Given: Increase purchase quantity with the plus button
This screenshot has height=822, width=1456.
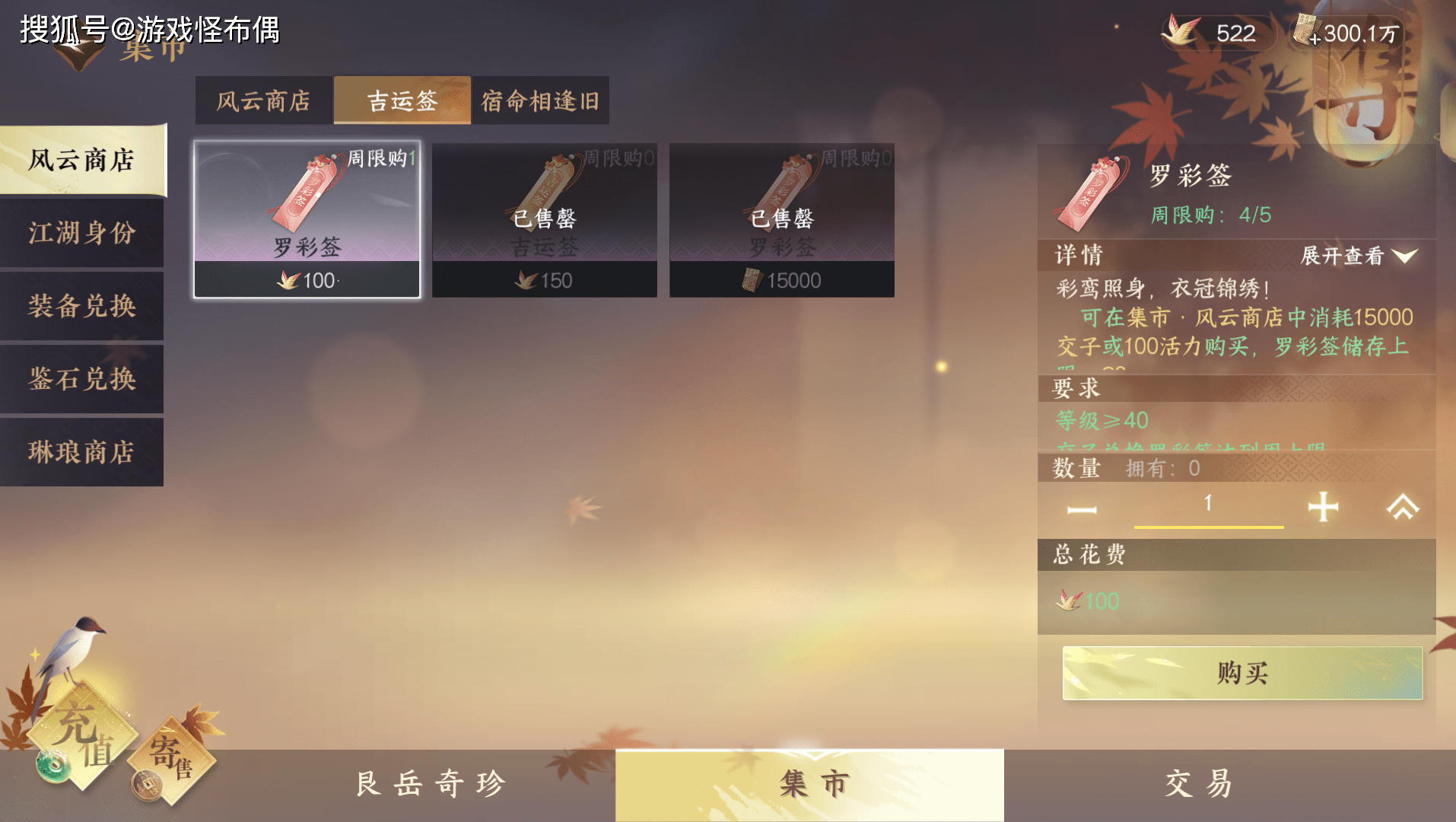Looking at the screenshot, I should click(x=1323, y=507).
